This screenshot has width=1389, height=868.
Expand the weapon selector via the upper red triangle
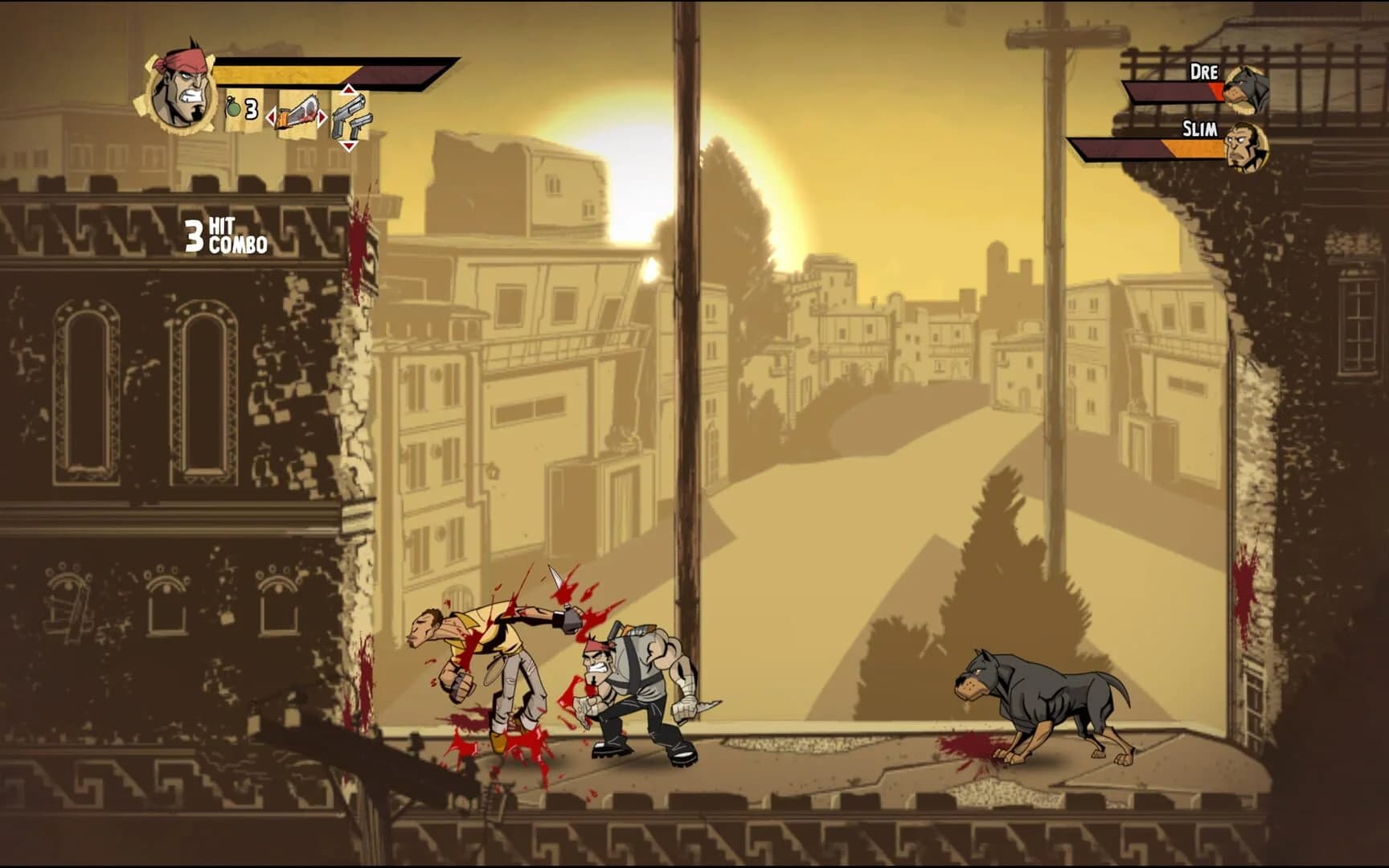pos(350,90)
